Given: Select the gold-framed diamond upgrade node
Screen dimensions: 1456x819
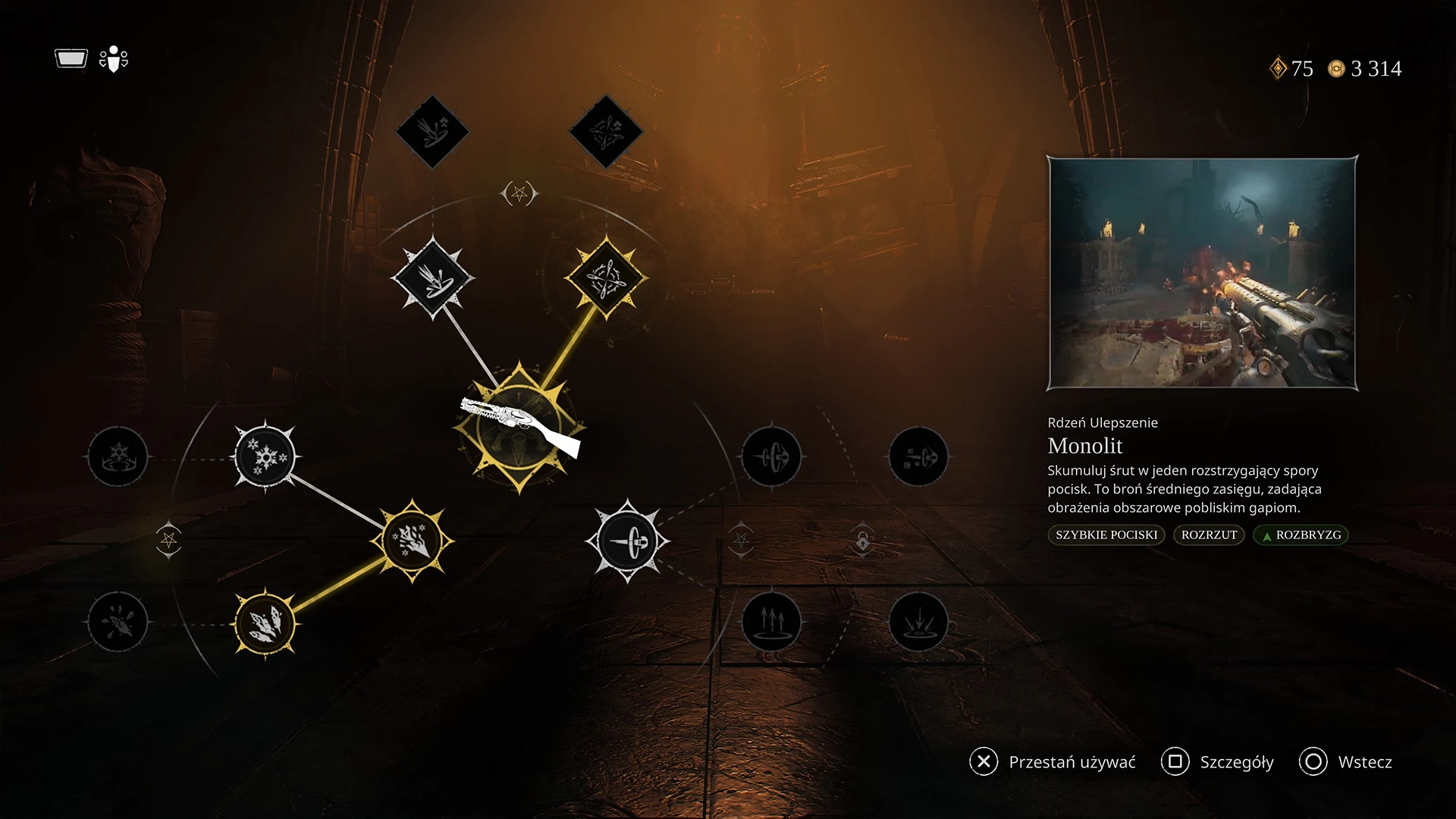Looking at the screenshot, I should tap(605, 278).
